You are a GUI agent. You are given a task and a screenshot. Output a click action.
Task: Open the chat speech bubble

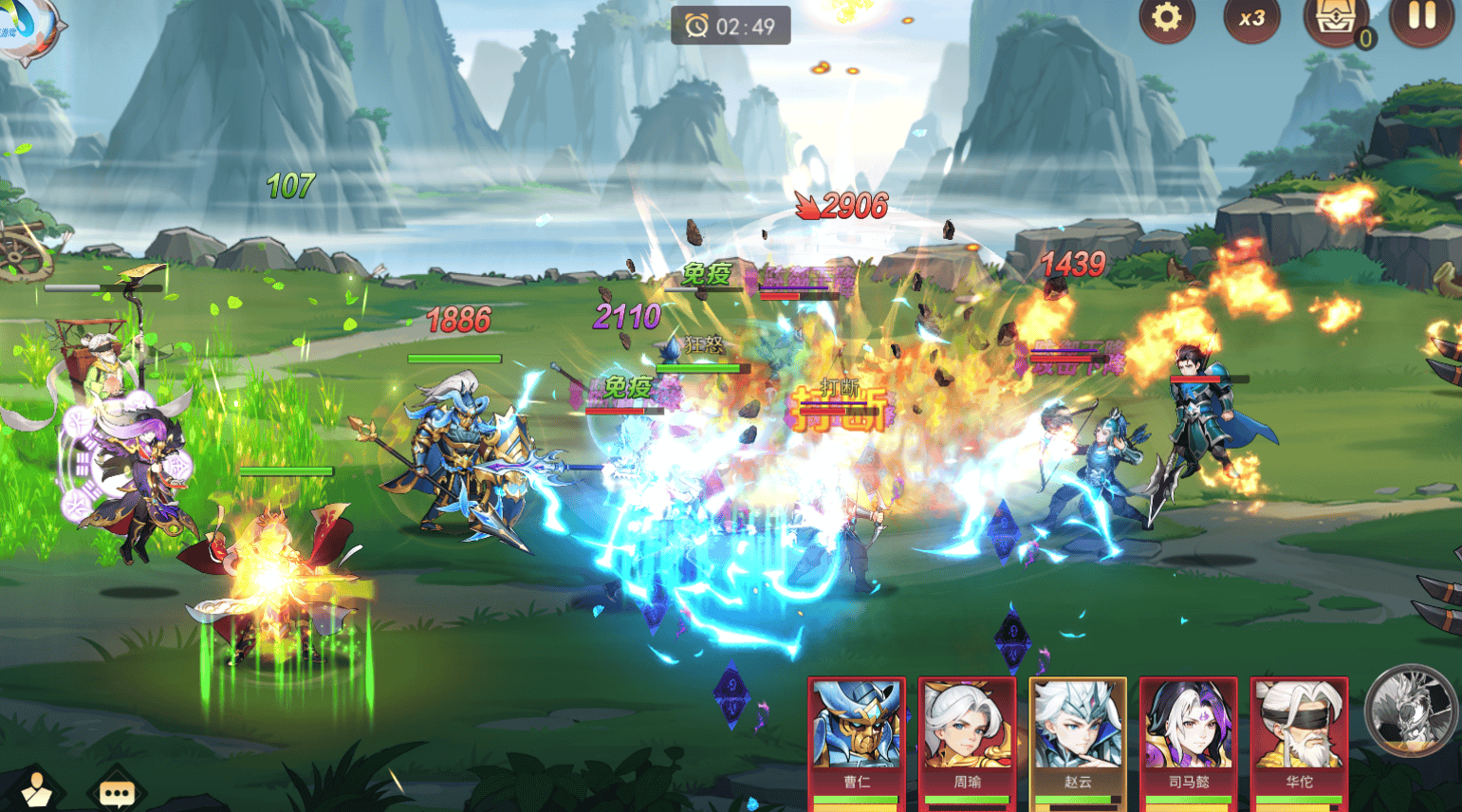117,790
